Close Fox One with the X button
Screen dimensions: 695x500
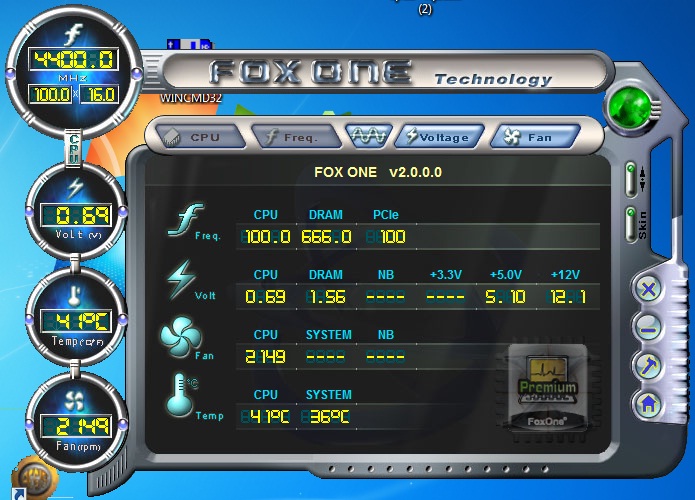coord(647,290)
